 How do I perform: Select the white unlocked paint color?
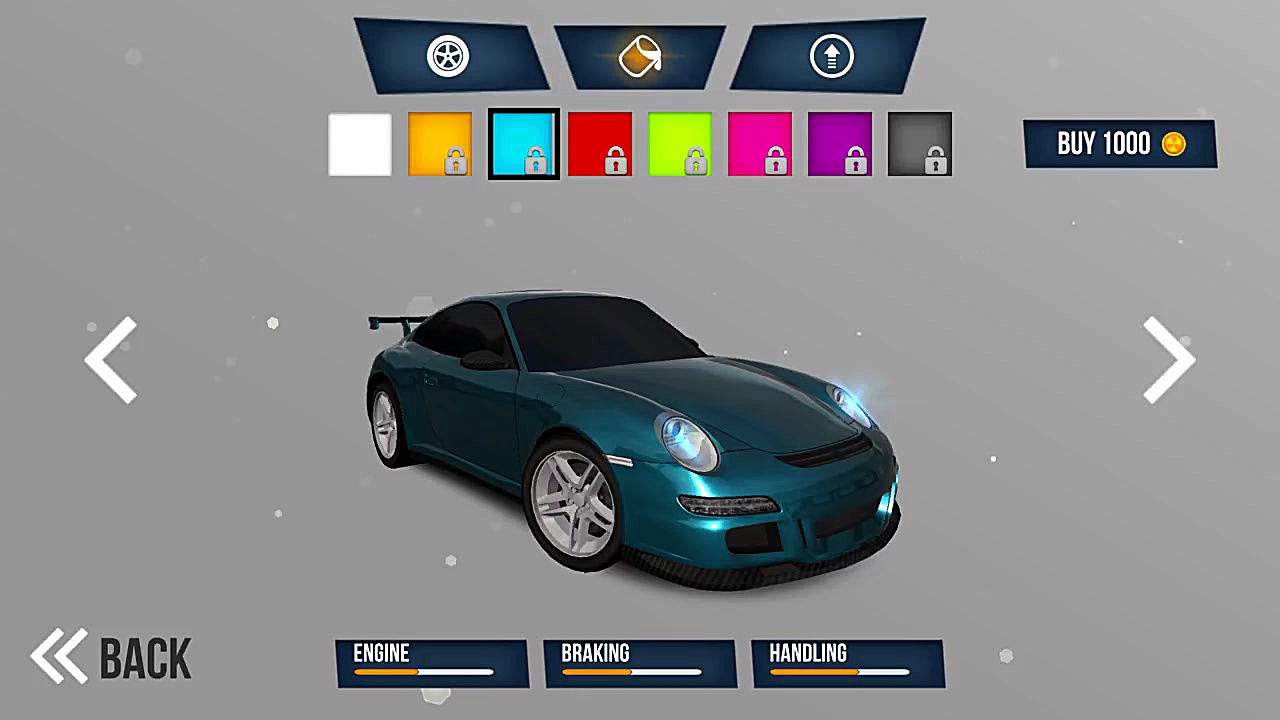[359, 143]
